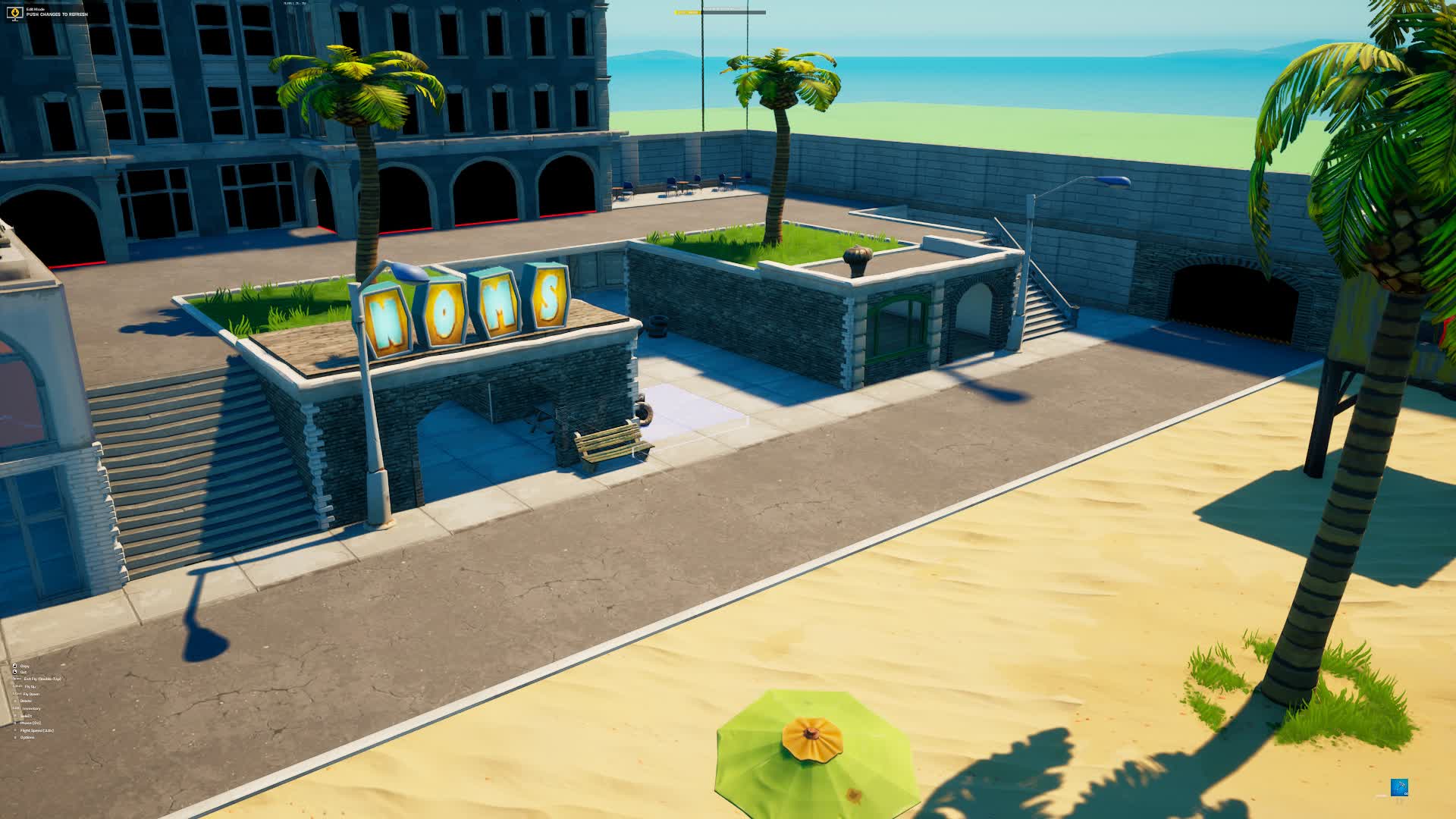The image size is (1456, 819).
Task: Click the Delete hotkey icon
Action: point(16,701)
